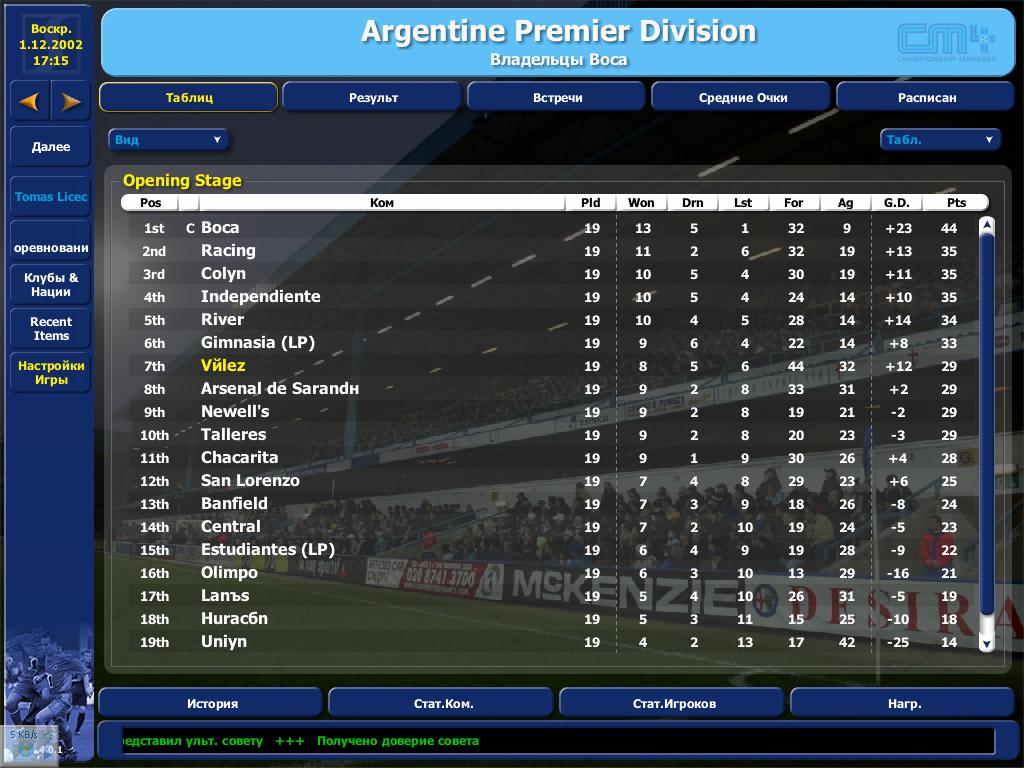
Task: Open the Вид dropdown
Action: [x=168, y=140]
